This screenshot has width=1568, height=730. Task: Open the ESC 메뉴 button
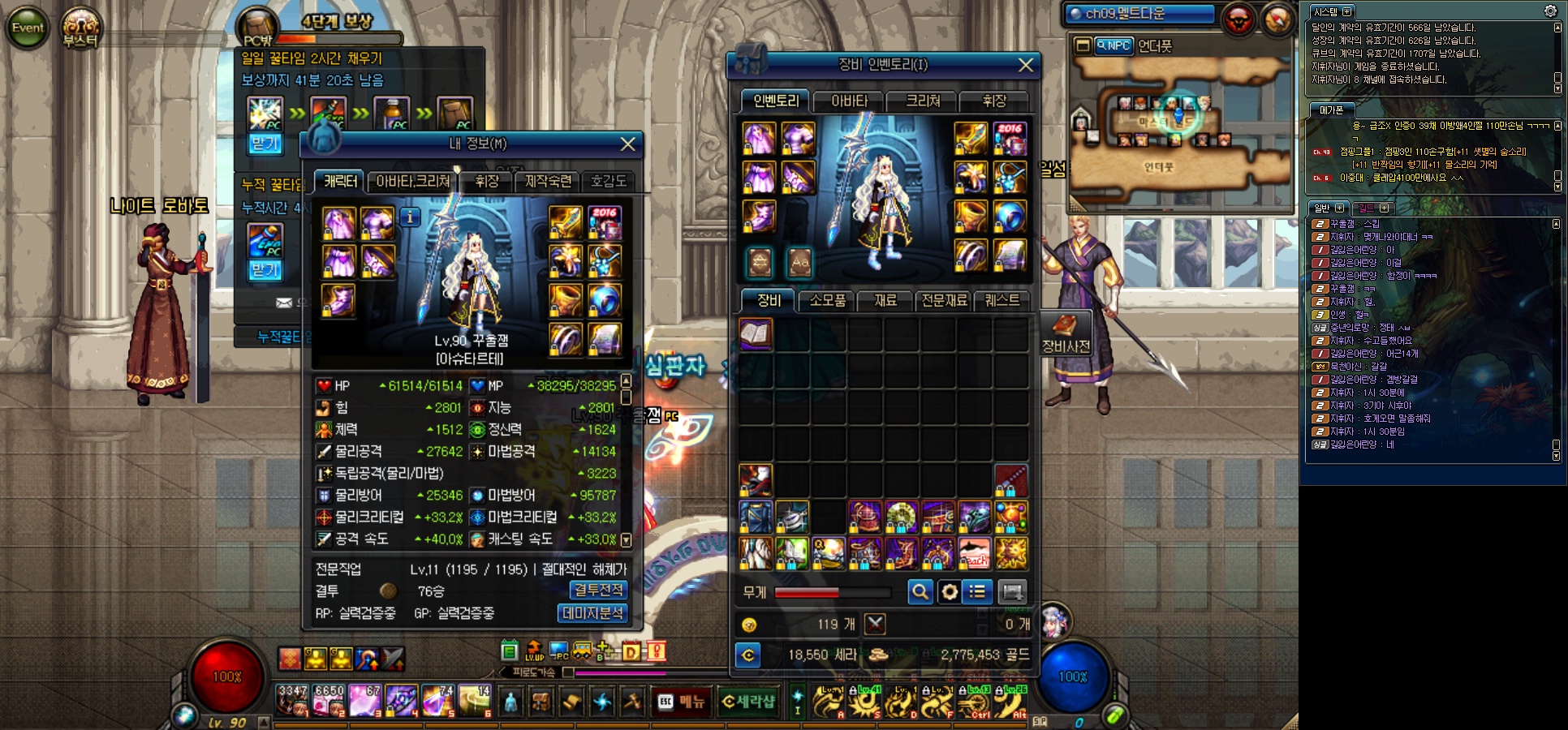(x=682, y=702)
